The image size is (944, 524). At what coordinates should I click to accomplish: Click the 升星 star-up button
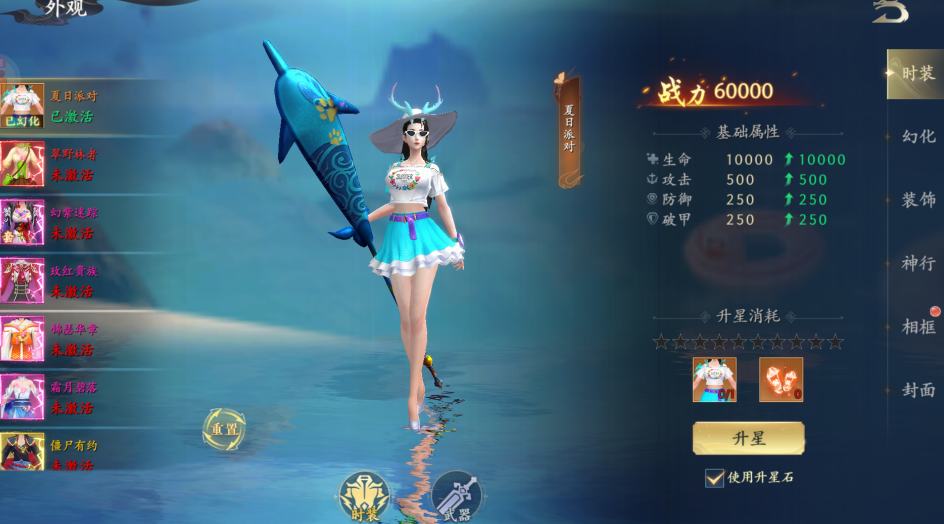point(748,439)
